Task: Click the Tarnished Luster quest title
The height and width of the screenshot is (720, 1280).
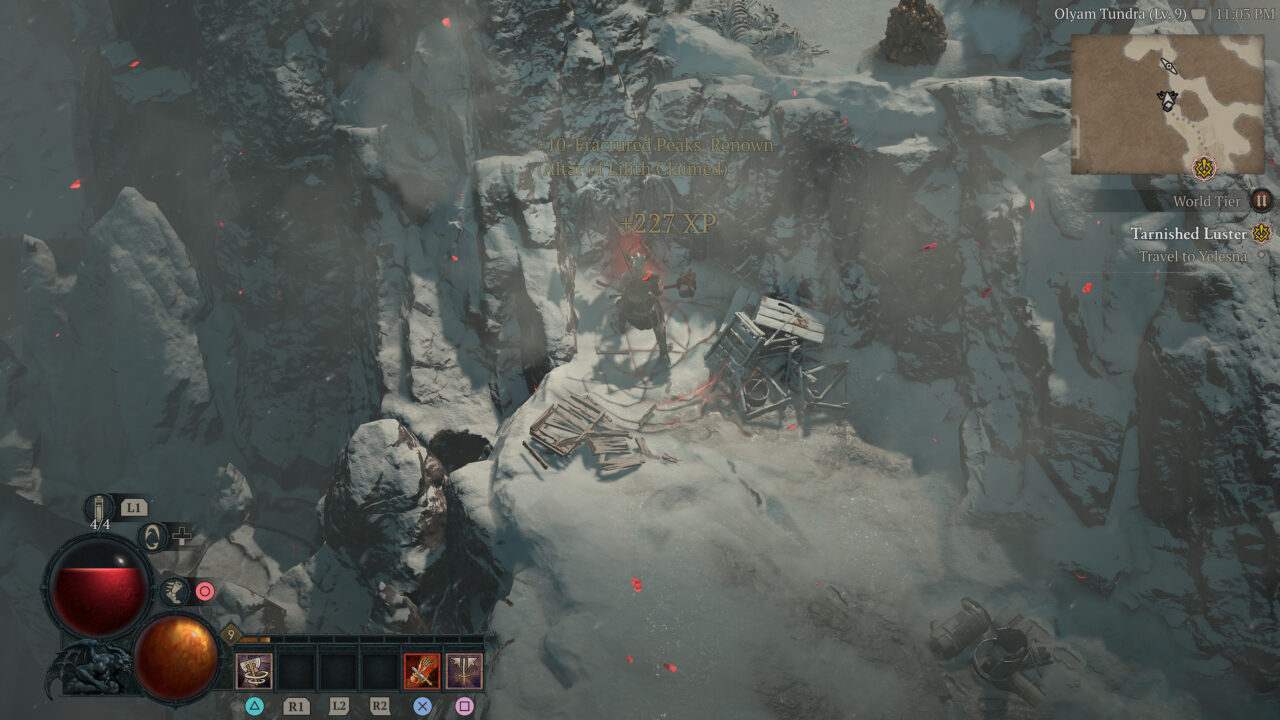Action: click(x=1190, y=234)
